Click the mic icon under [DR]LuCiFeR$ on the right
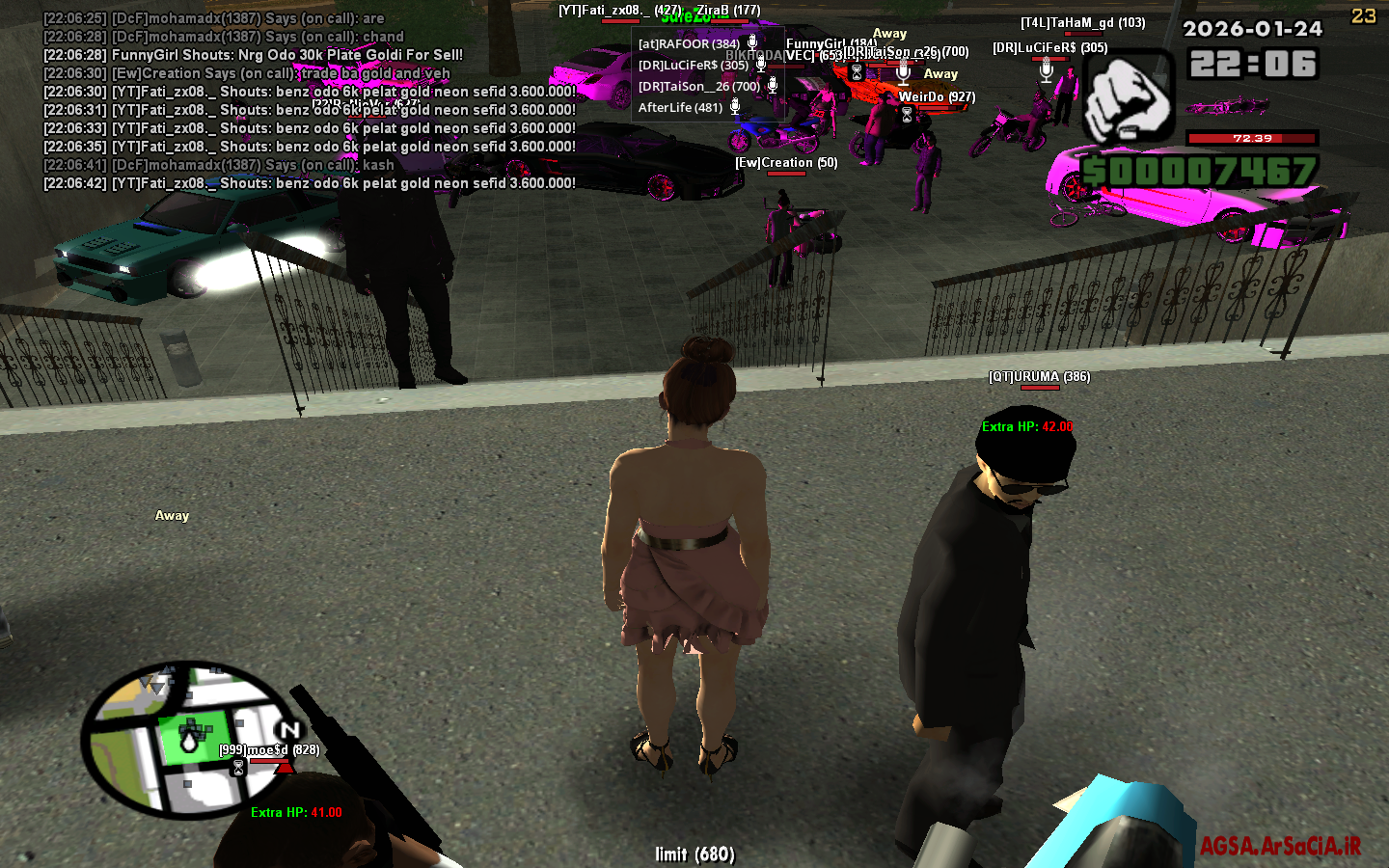Screen dimensions: 1389x868 click(x=1046, y=72)
